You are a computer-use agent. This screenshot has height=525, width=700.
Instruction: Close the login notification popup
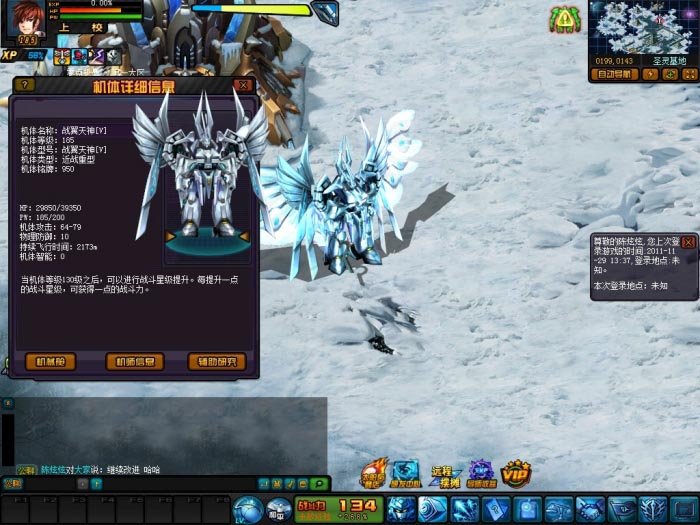point(688,242)
